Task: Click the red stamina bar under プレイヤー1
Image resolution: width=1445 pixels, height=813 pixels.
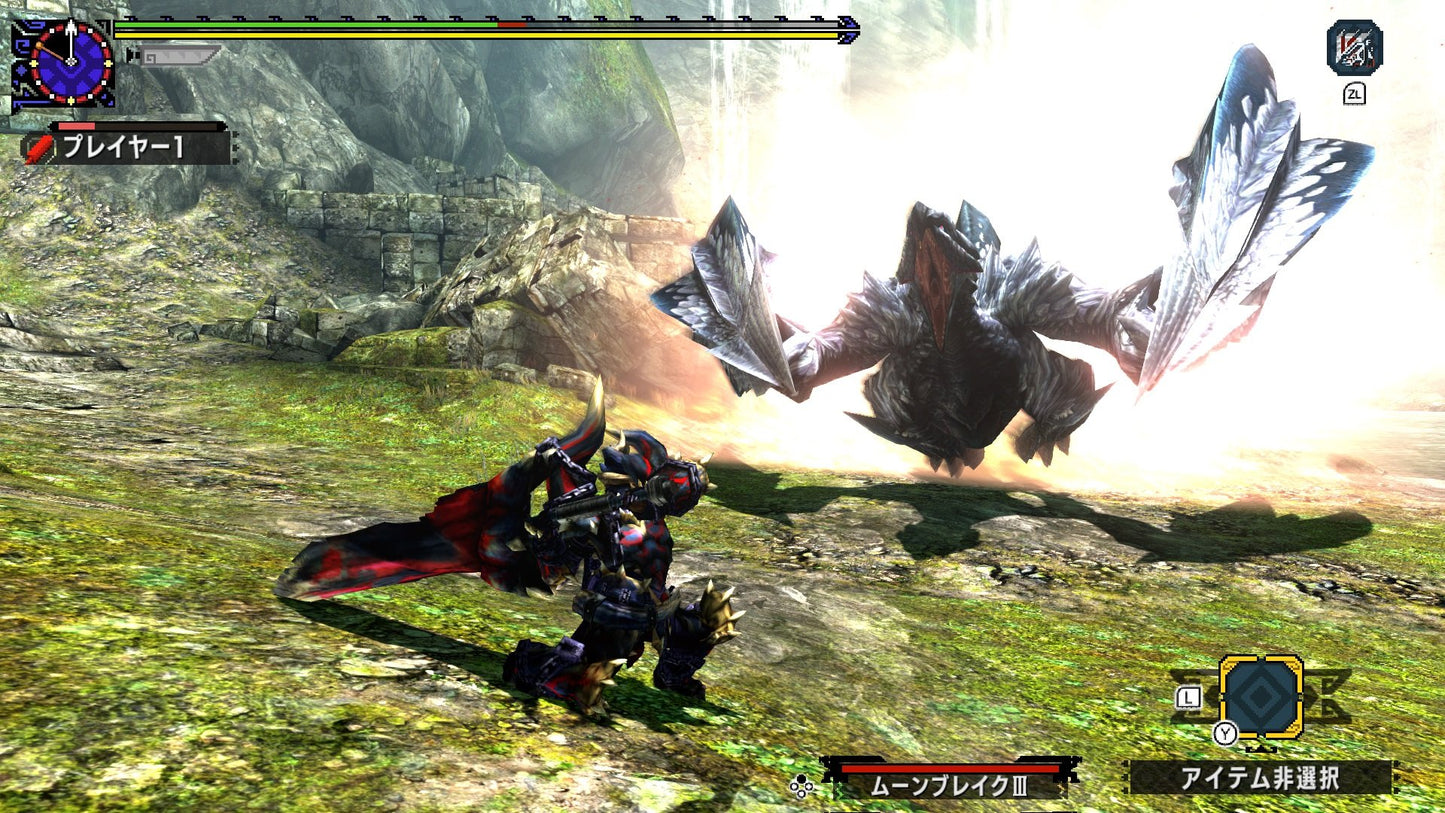Action: pyautogui.click(x=90, y=128)
